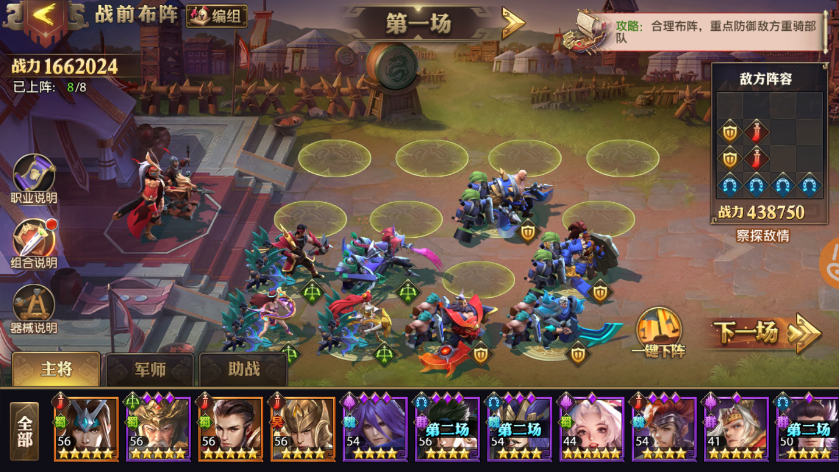This screenshot has height=472, width=839.
Task: Switch to the 军师 tab
Action: (149, 369)
